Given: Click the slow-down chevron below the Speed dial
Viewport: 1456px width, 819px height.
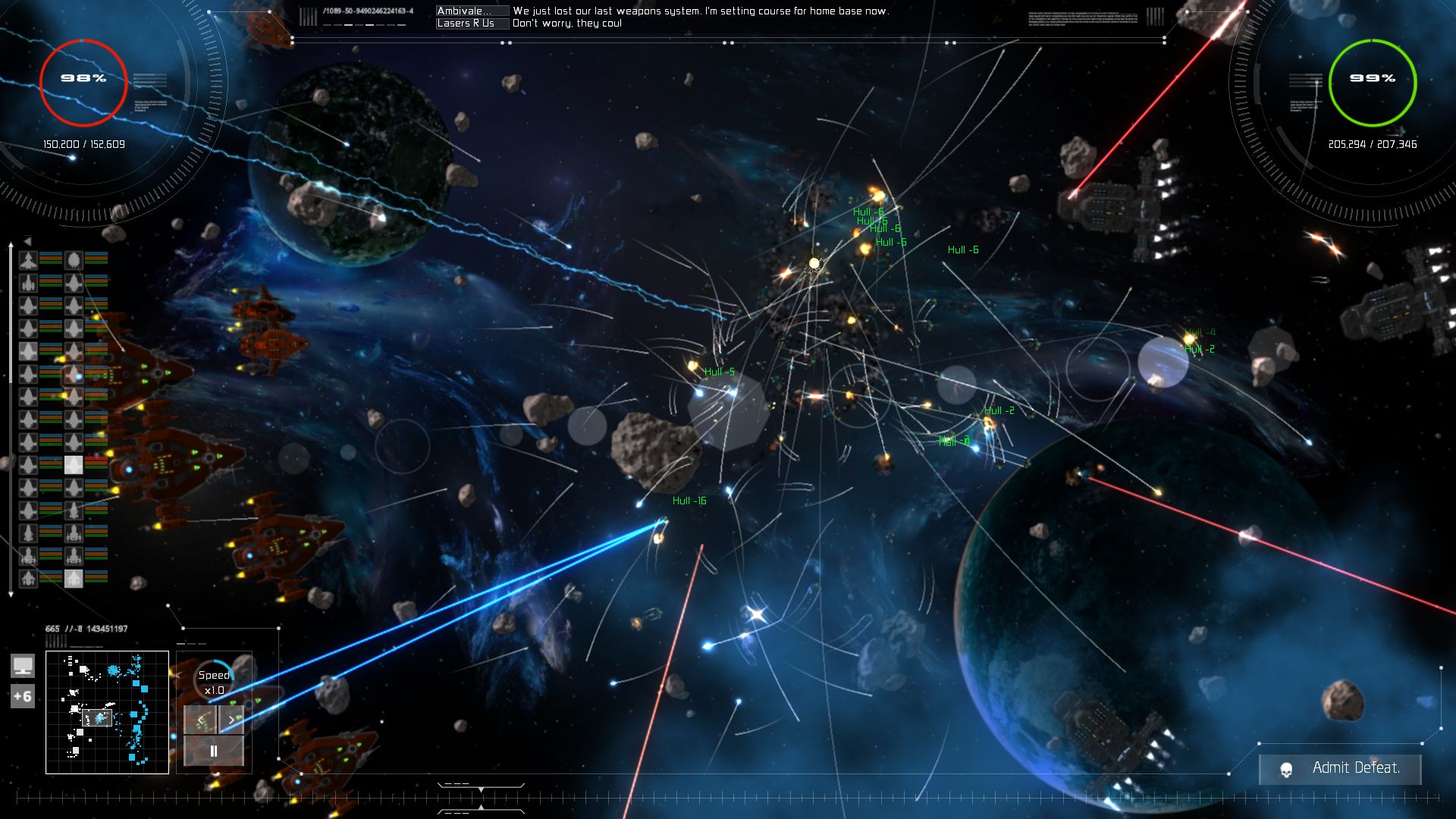Looking at the screenshot, I should [x=199, y=719].
